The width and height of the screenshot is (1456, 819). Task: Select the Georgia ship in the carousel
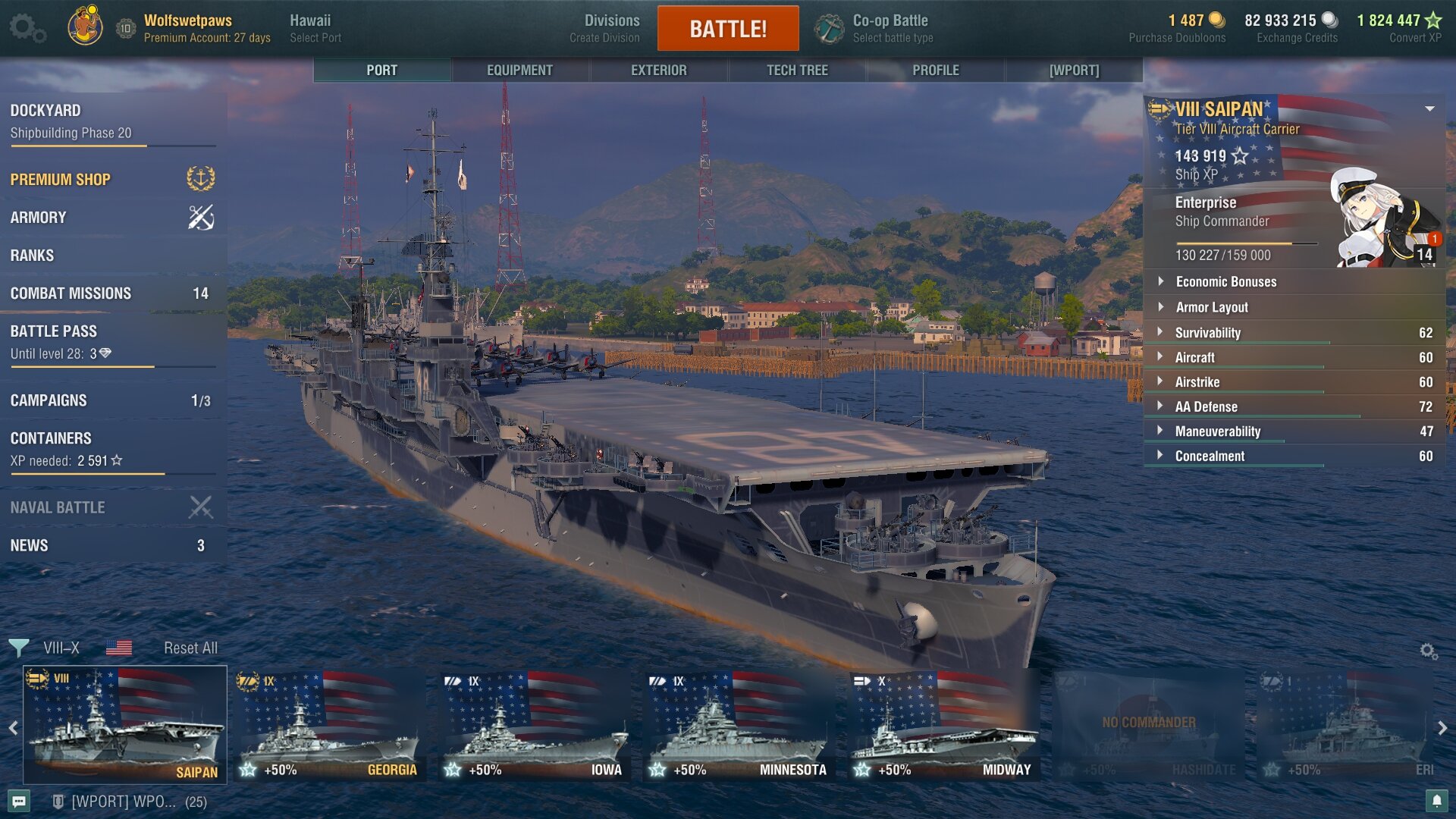click(329, 726)
